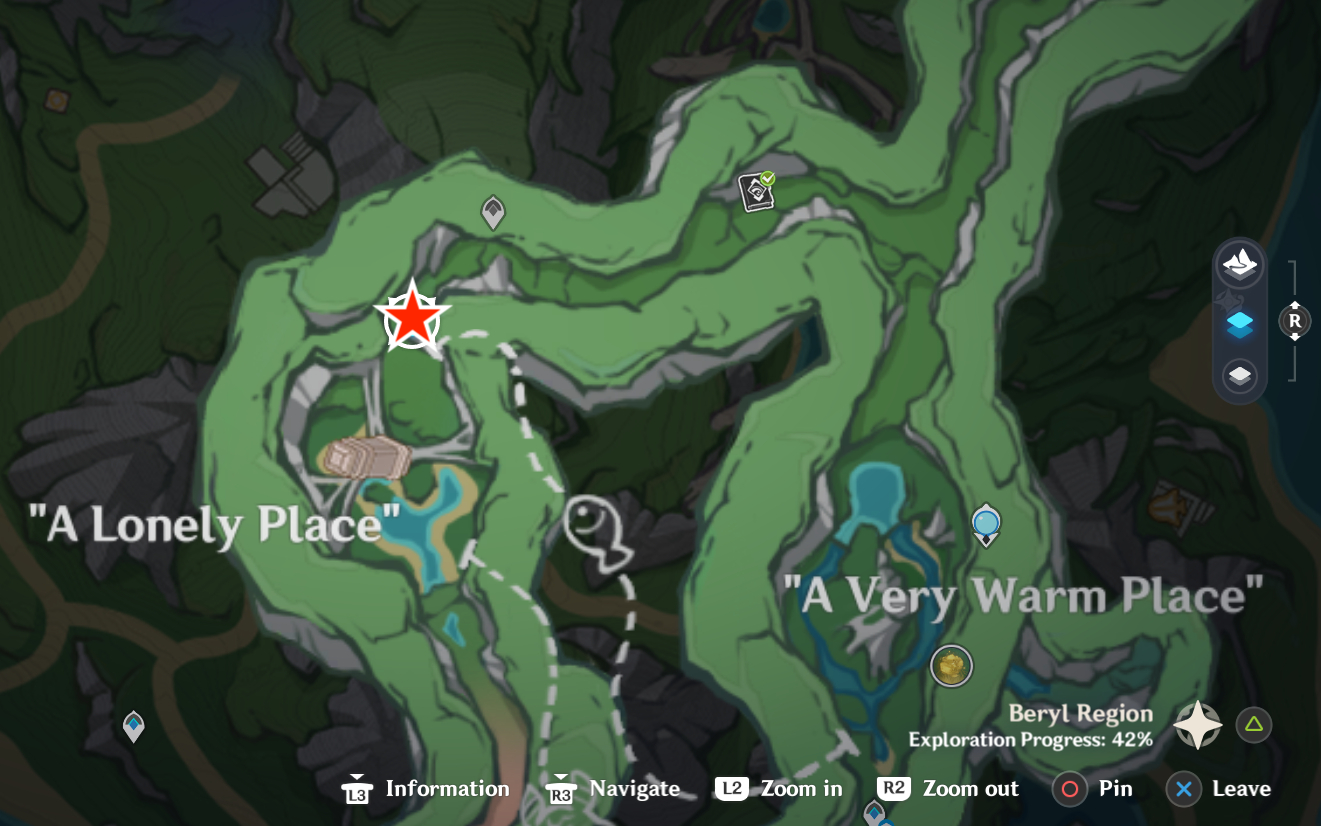The image size is (1321, 826).
Task: Switch to the mountain surface map layer
Action: (x=1240, y=263)
